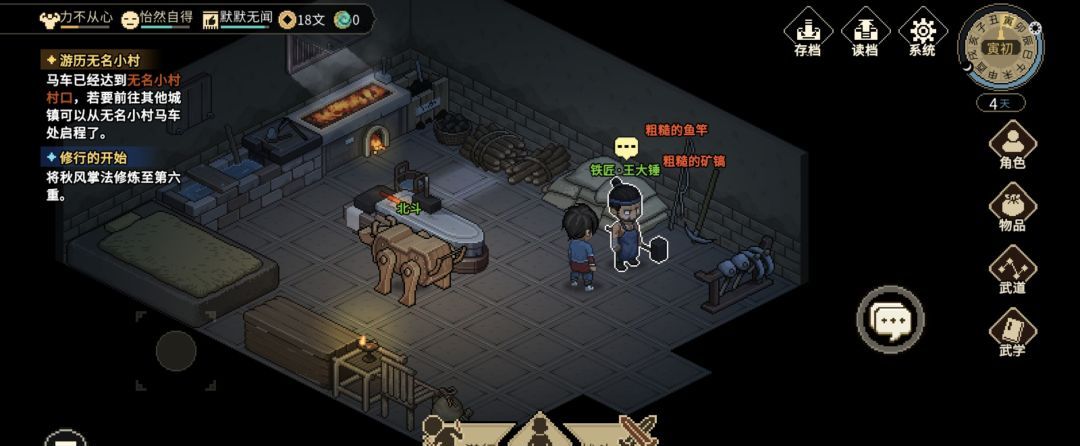The width and height of the screenshot is (1080, 446).
Task: Tap the virtual joystick circle
Action: click(176, 350)
